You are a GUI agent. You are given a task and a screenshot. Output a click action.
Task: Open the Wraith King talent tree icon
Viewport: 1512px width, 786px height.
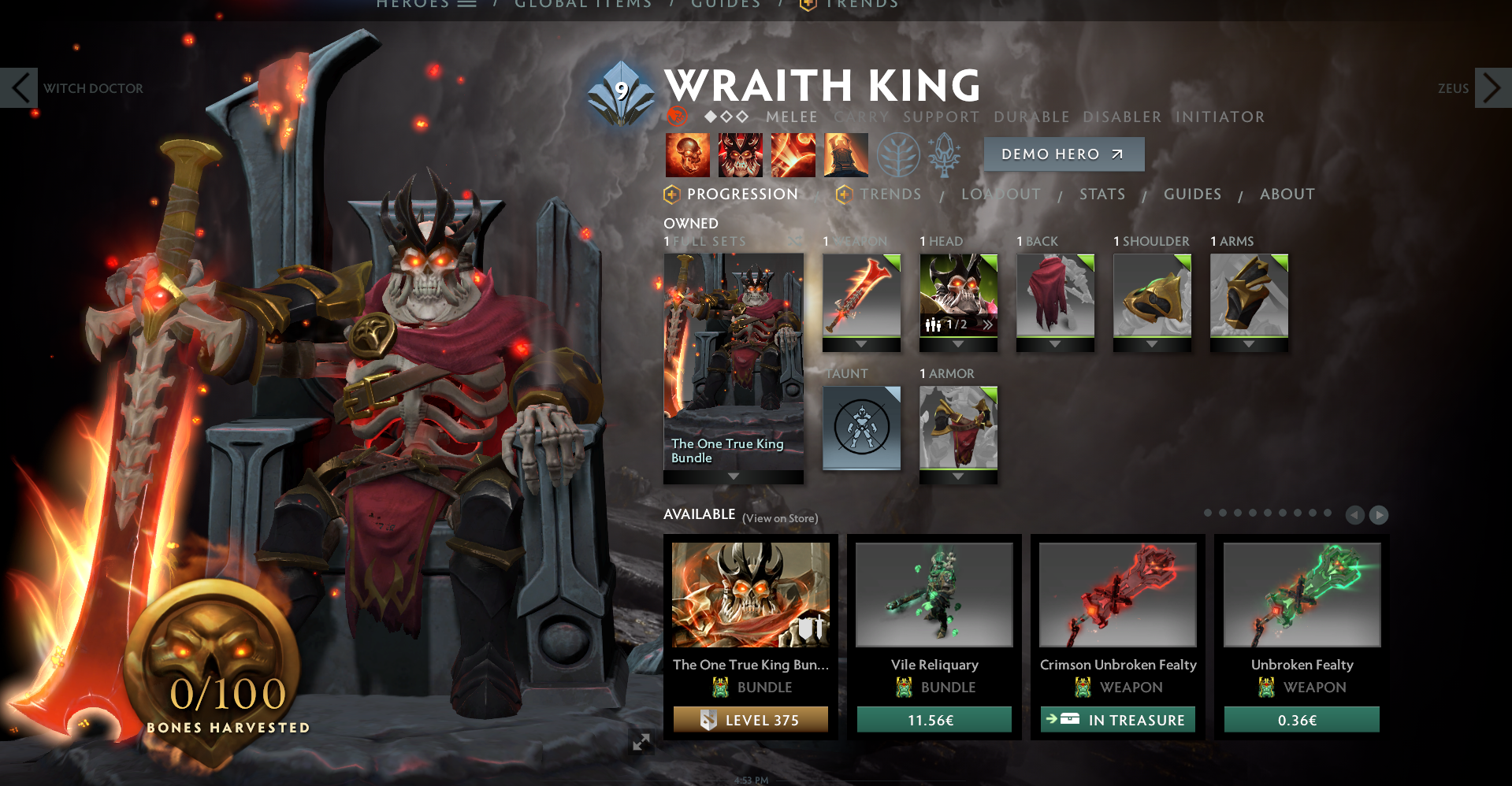tap(897, 154)
